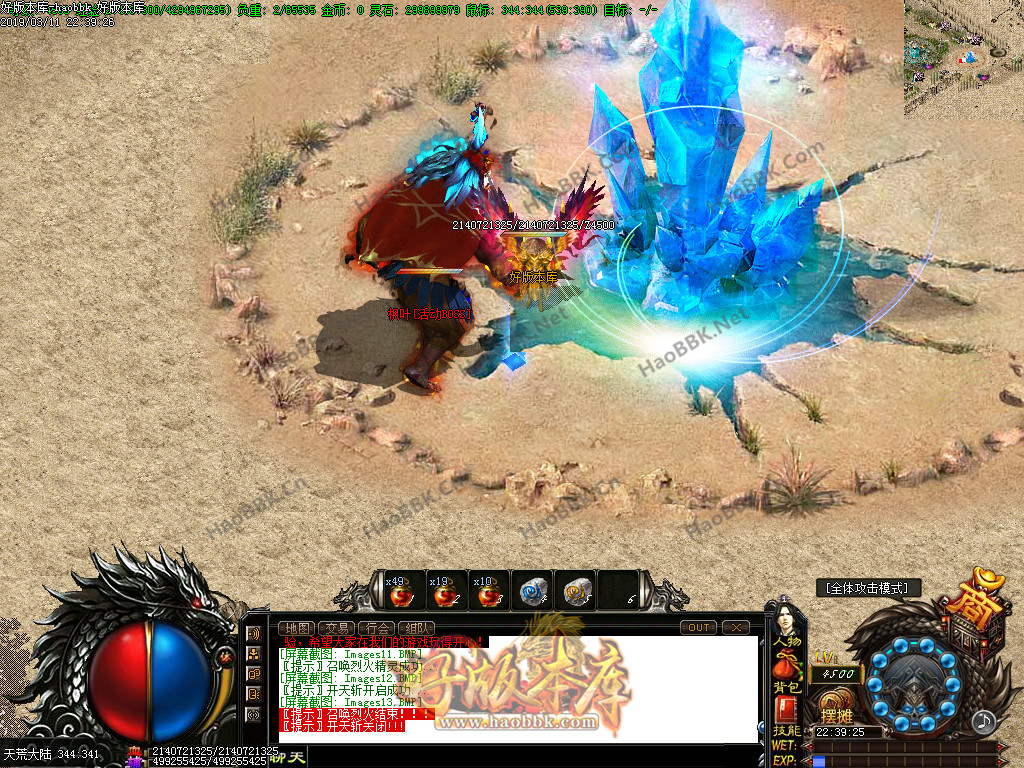Open the 交易 (Trade) button

click(334, 628)
